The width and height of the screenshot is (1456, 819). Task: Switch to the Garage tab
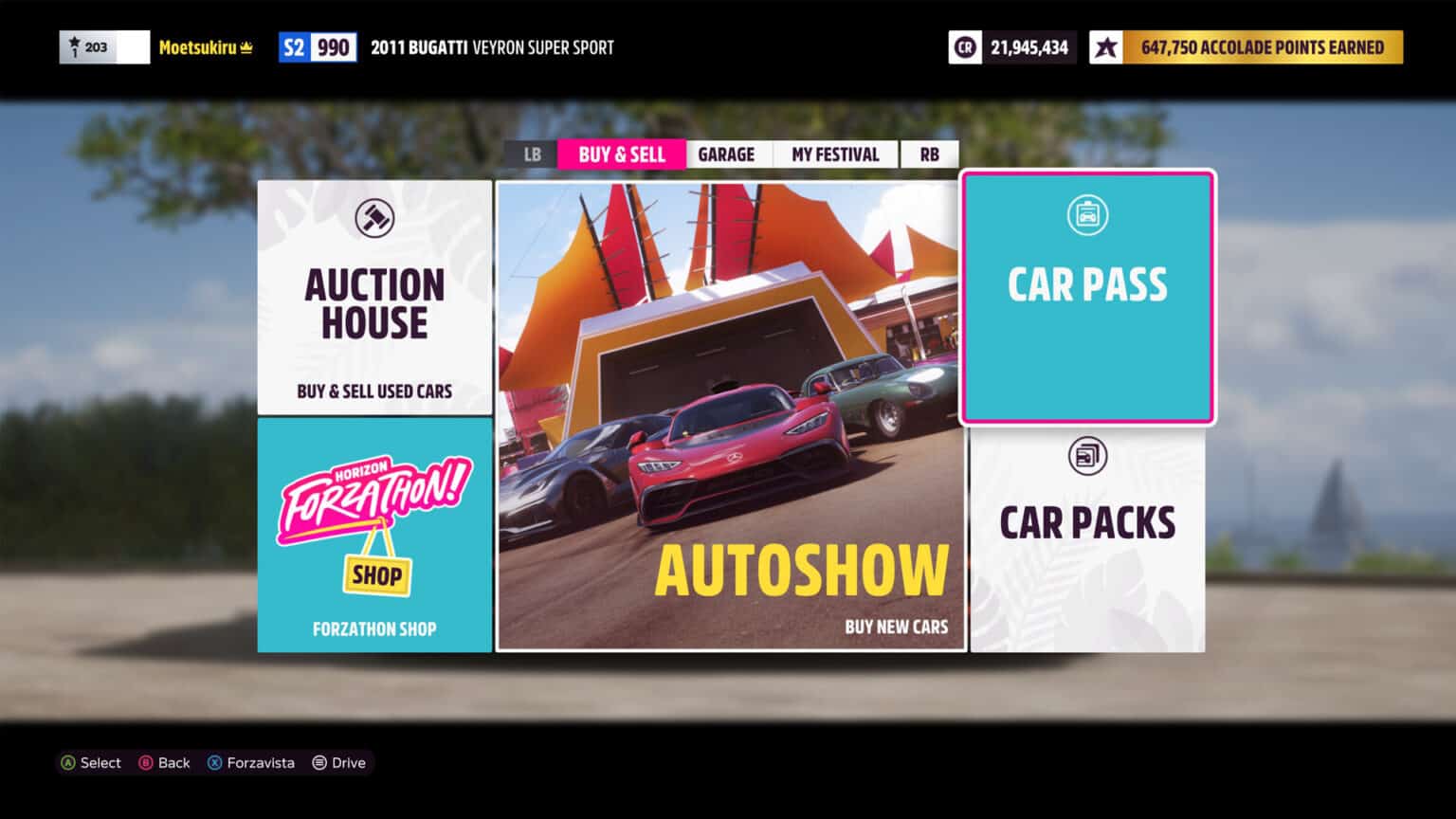(728, 154)
